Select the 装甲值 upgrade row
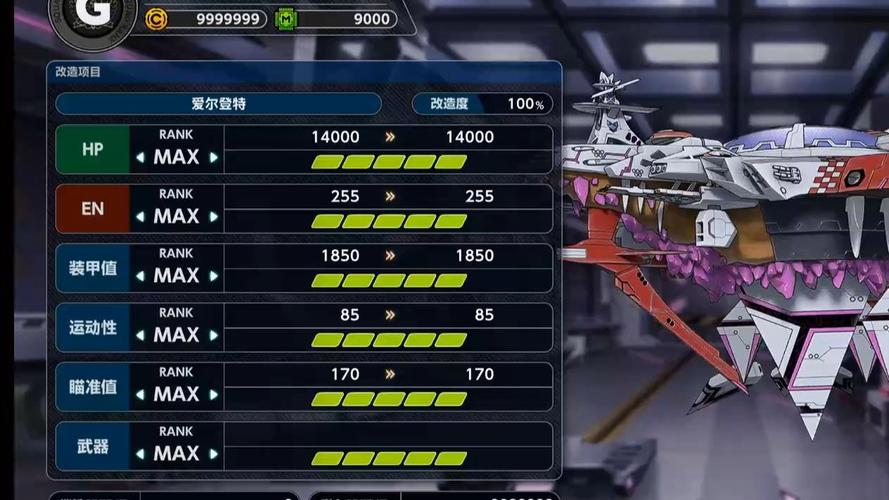This screenshot has width=889, height=500. pyautogui.click(x=92, y=268)
